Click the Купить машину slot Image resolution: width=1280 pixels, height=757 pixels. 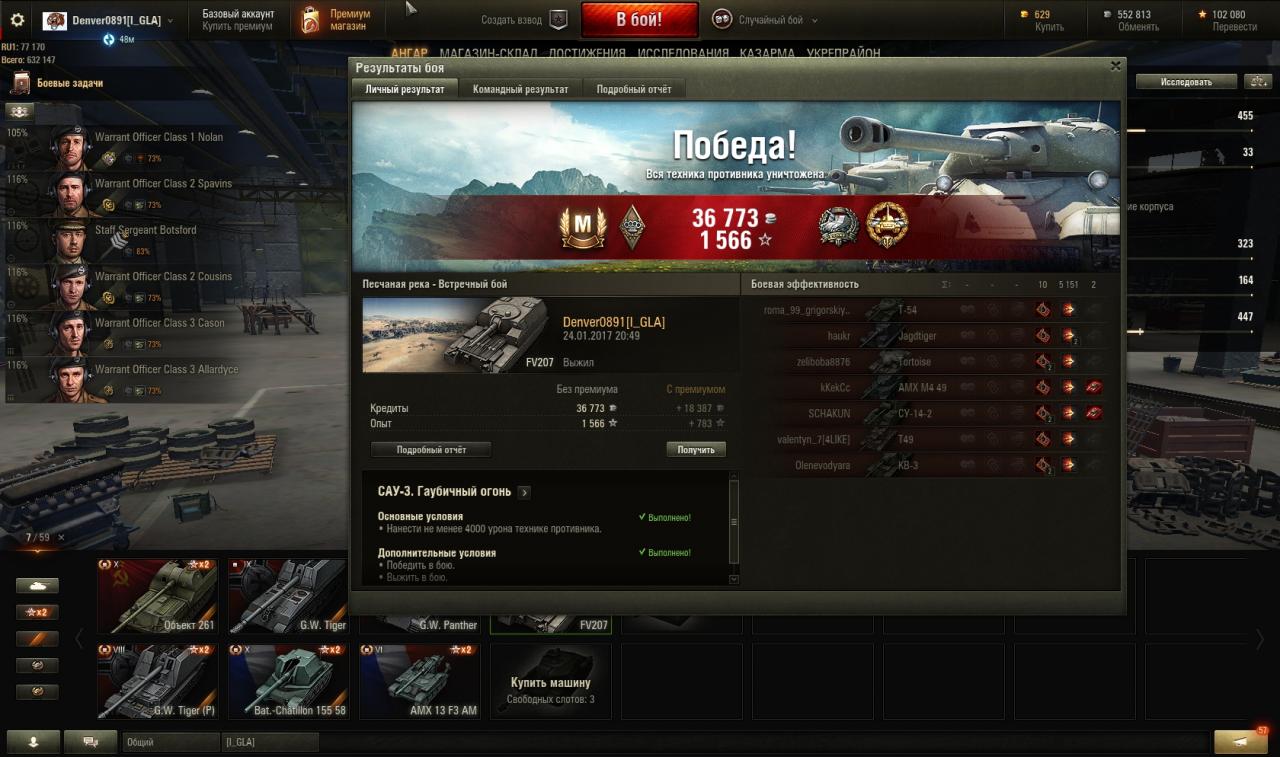point(550,681)
